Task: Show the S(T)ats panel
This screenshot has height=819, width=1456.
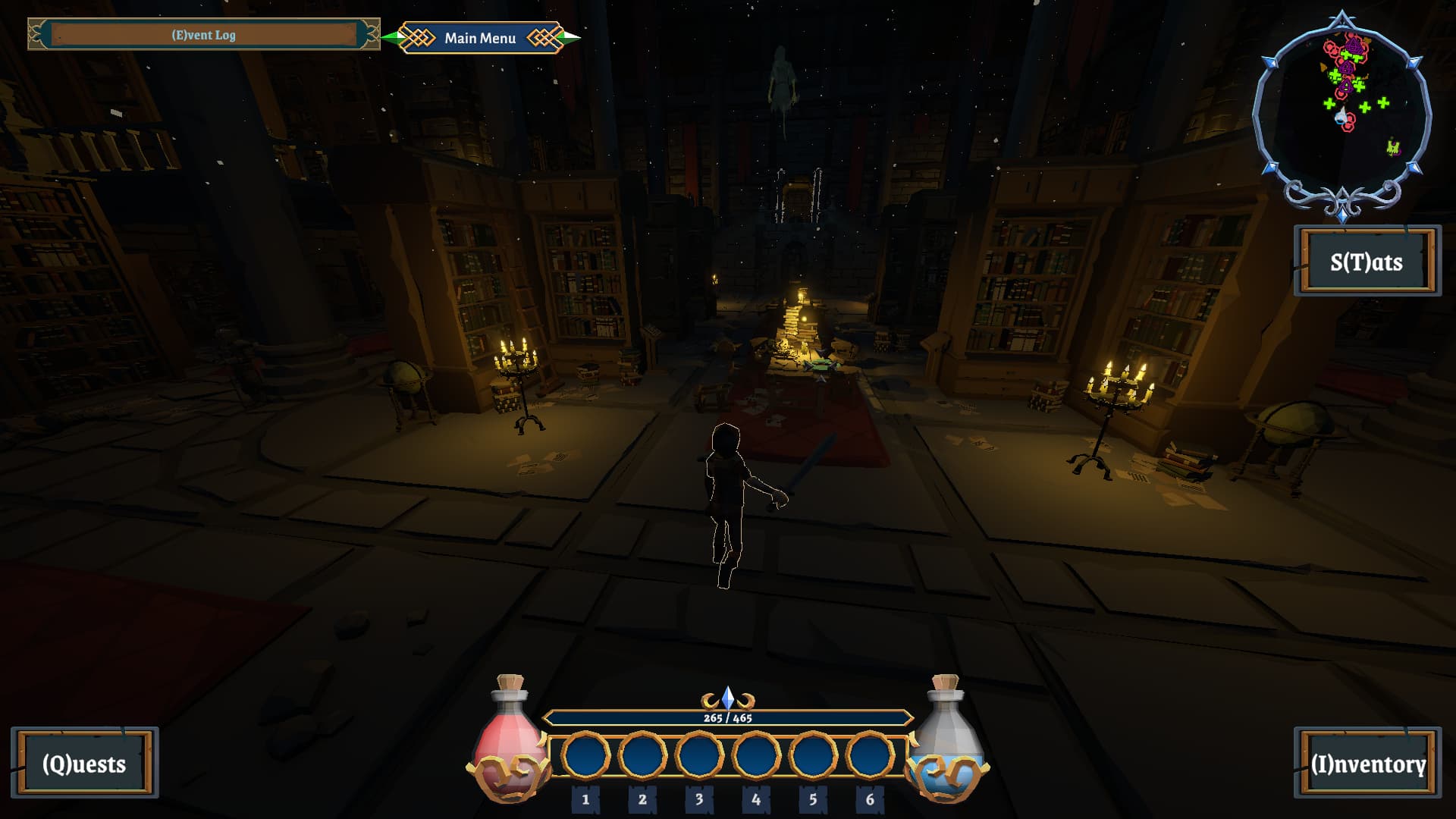Action: (1367, 262)
